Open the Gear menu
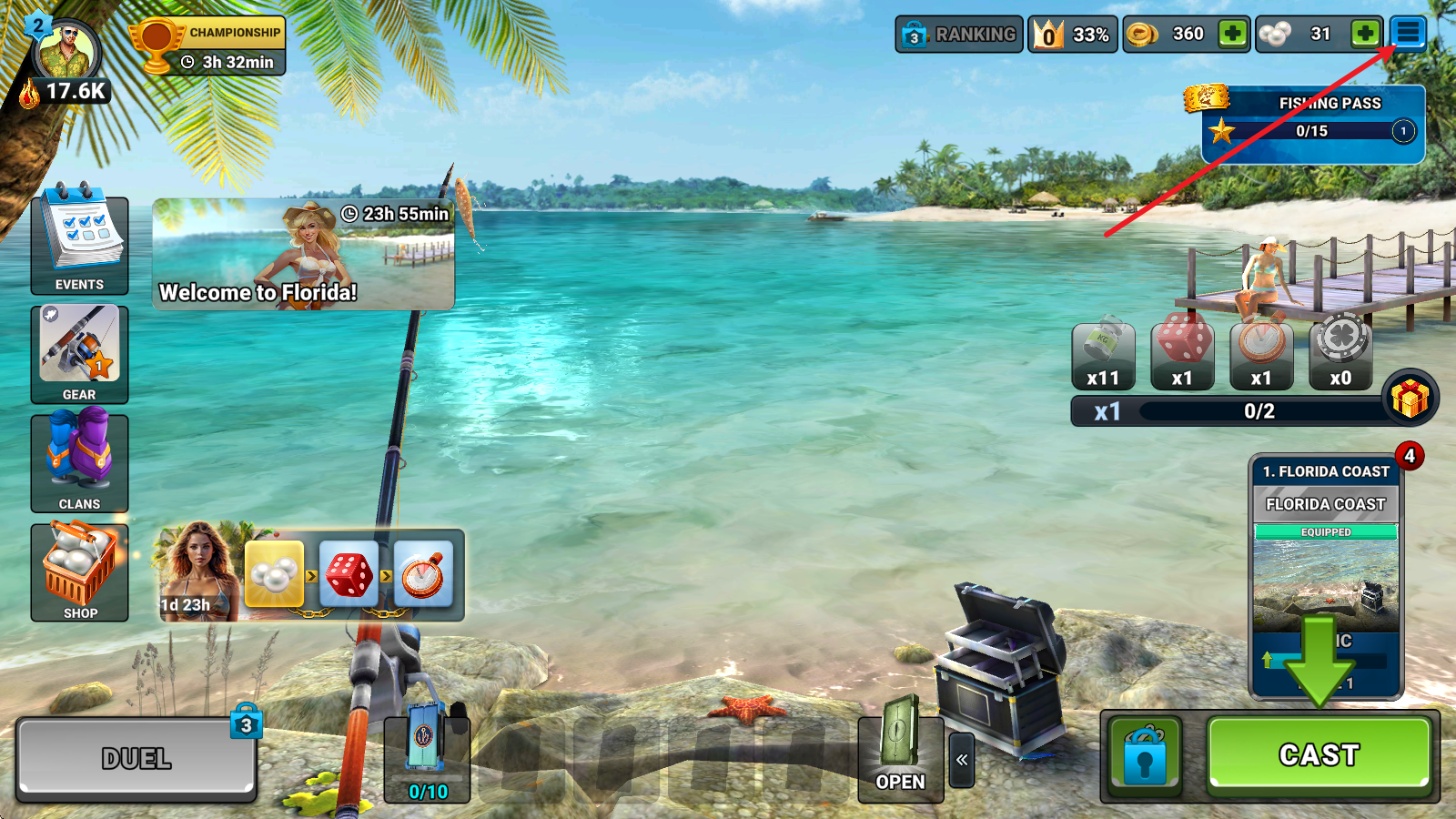The width and height of the screenshot is (1456, 819). [x=79, y=354]
